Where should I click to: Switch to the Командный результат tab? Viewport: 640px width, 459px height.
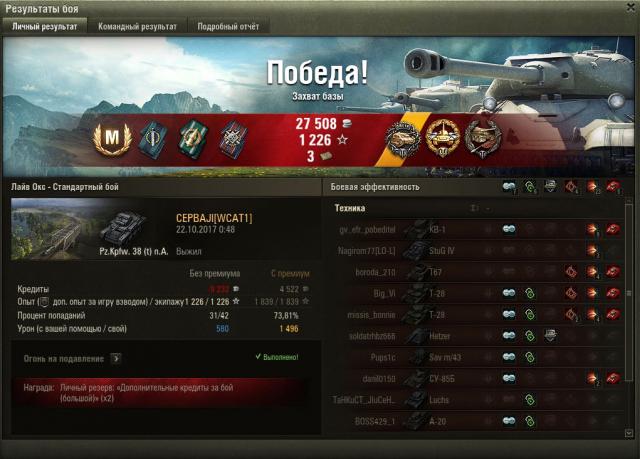pyautogui.click(x=137, y=27)
